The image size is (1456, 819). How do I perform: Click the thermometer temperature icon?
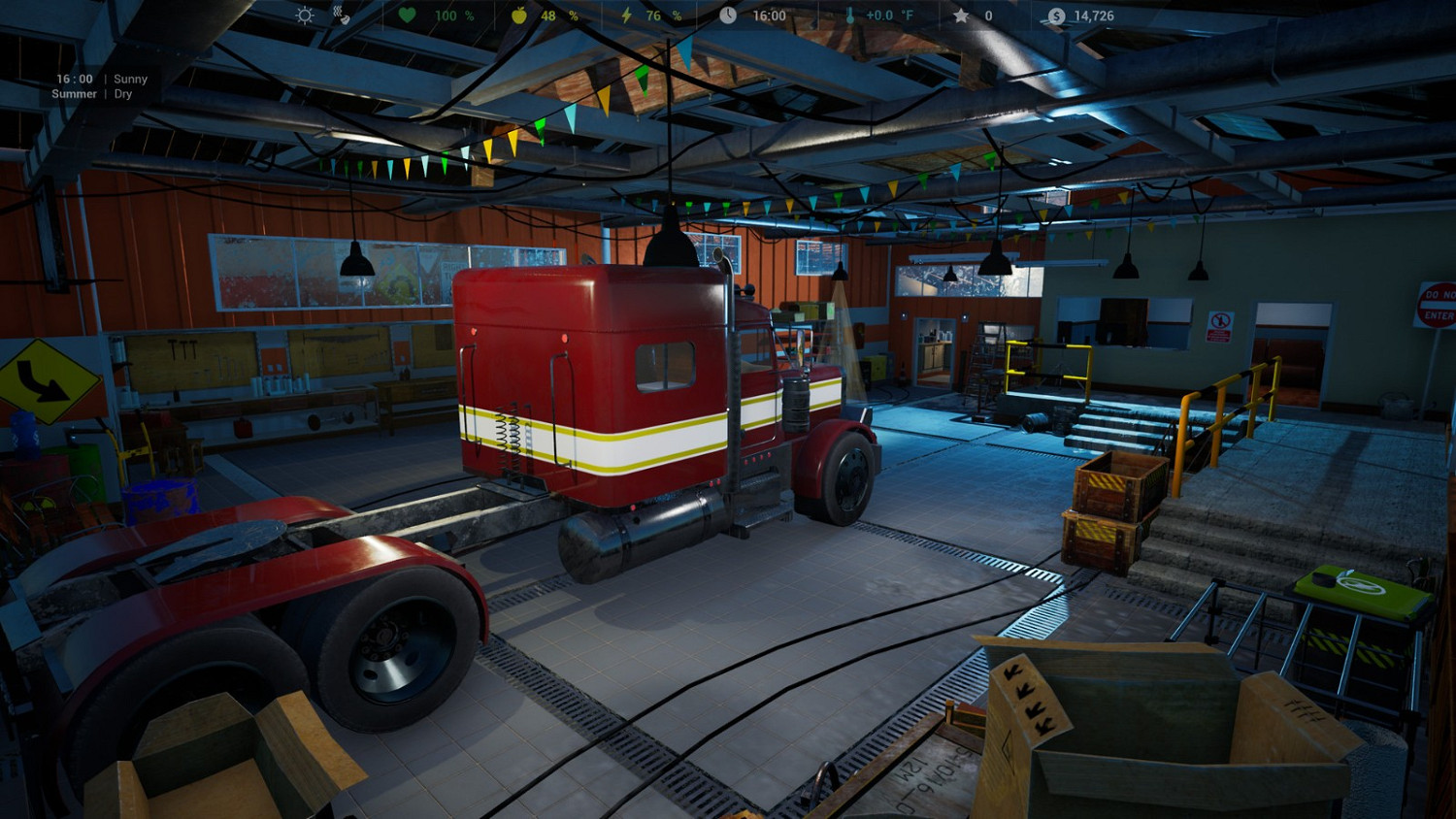click(x=848, y=16)
